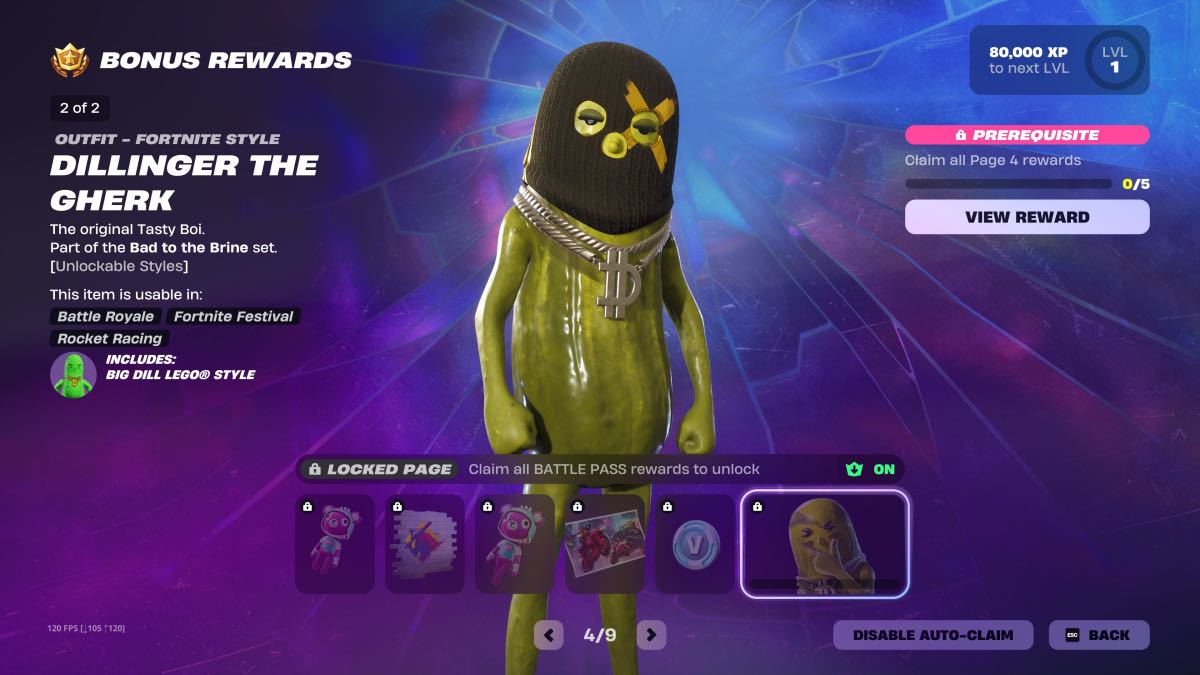Click the View Reward button
Screen dimensions: 1200x675
(1027, 217)
